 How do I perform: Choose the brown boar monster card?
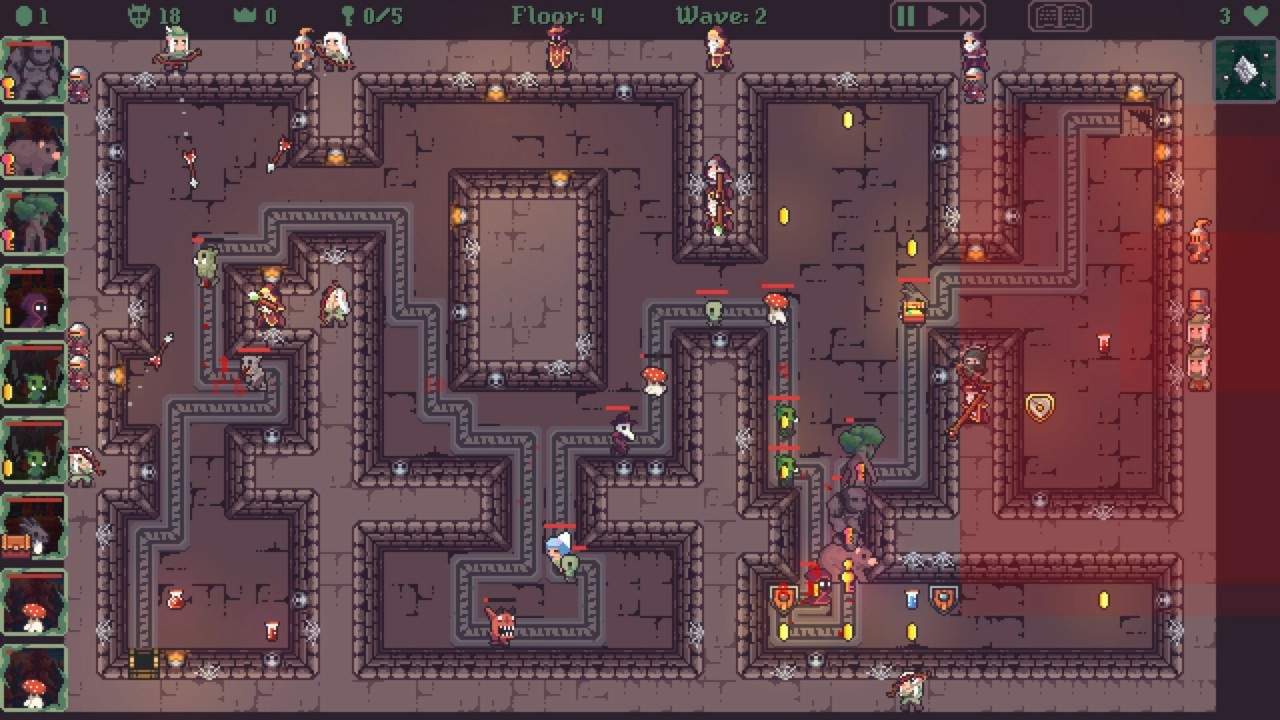click(34, 147)
